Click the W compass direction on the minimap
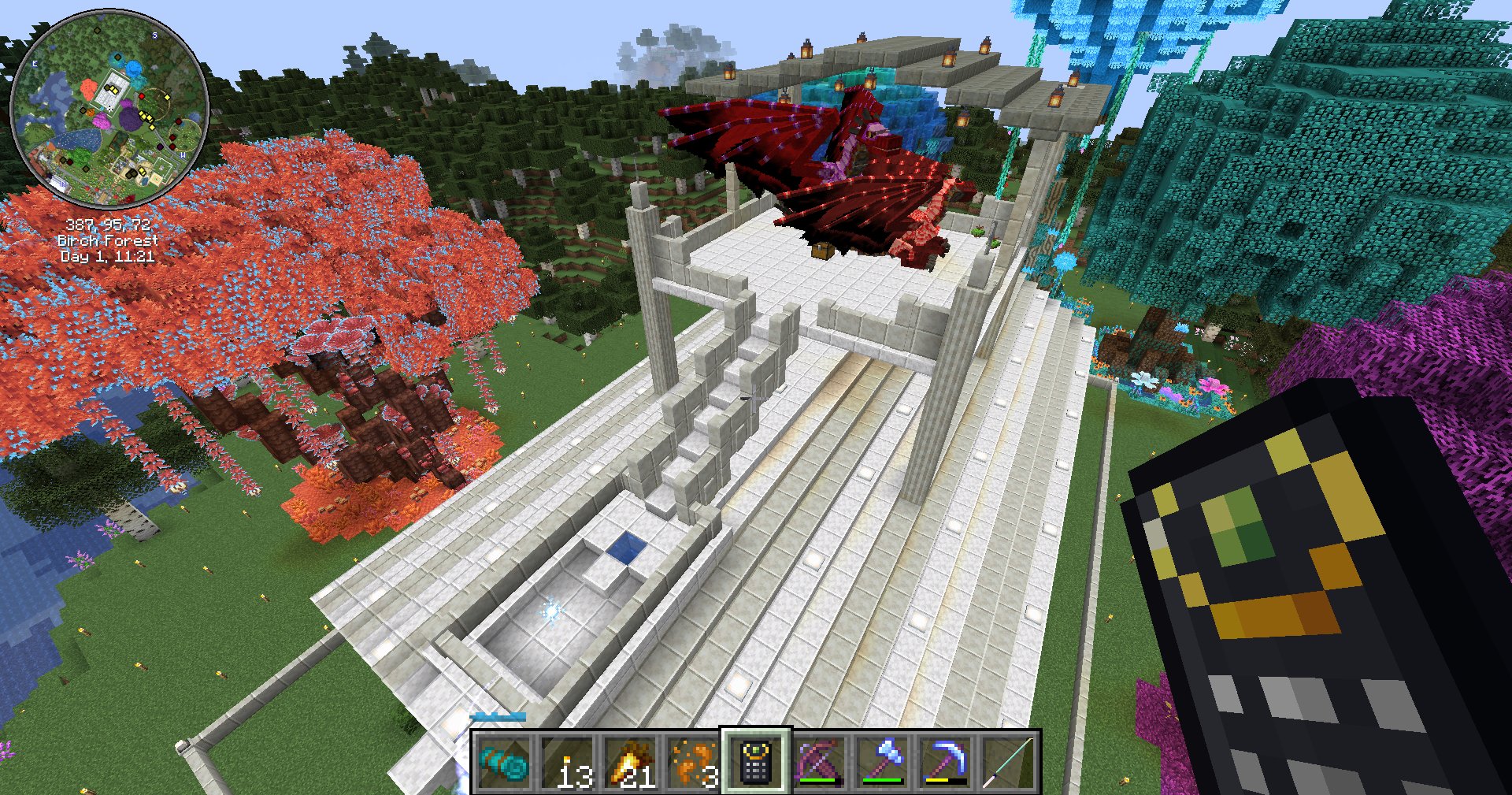 coord(183,154)
